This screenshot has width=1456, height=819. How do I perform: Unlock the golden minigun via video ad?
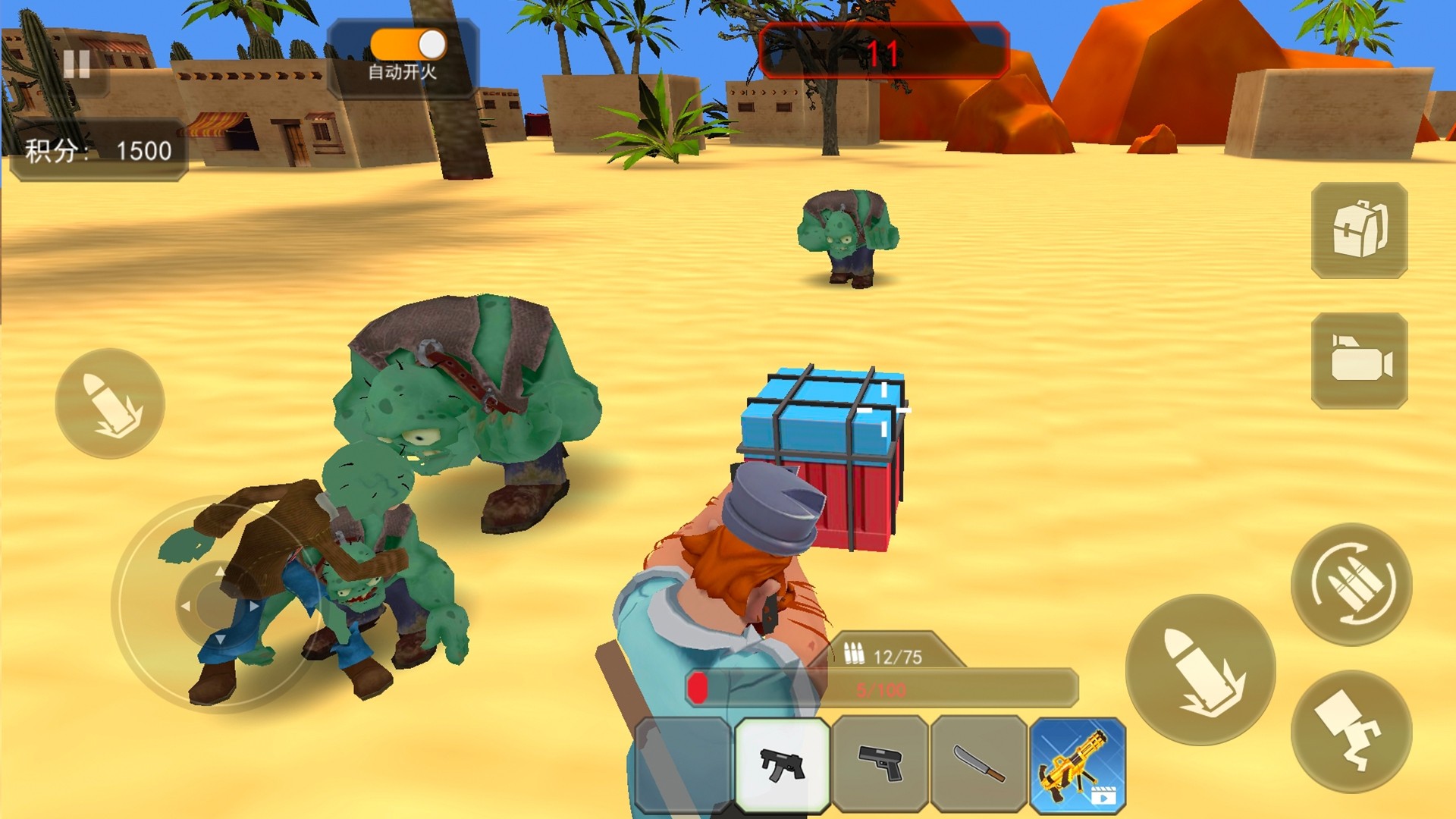point(1078,764)
